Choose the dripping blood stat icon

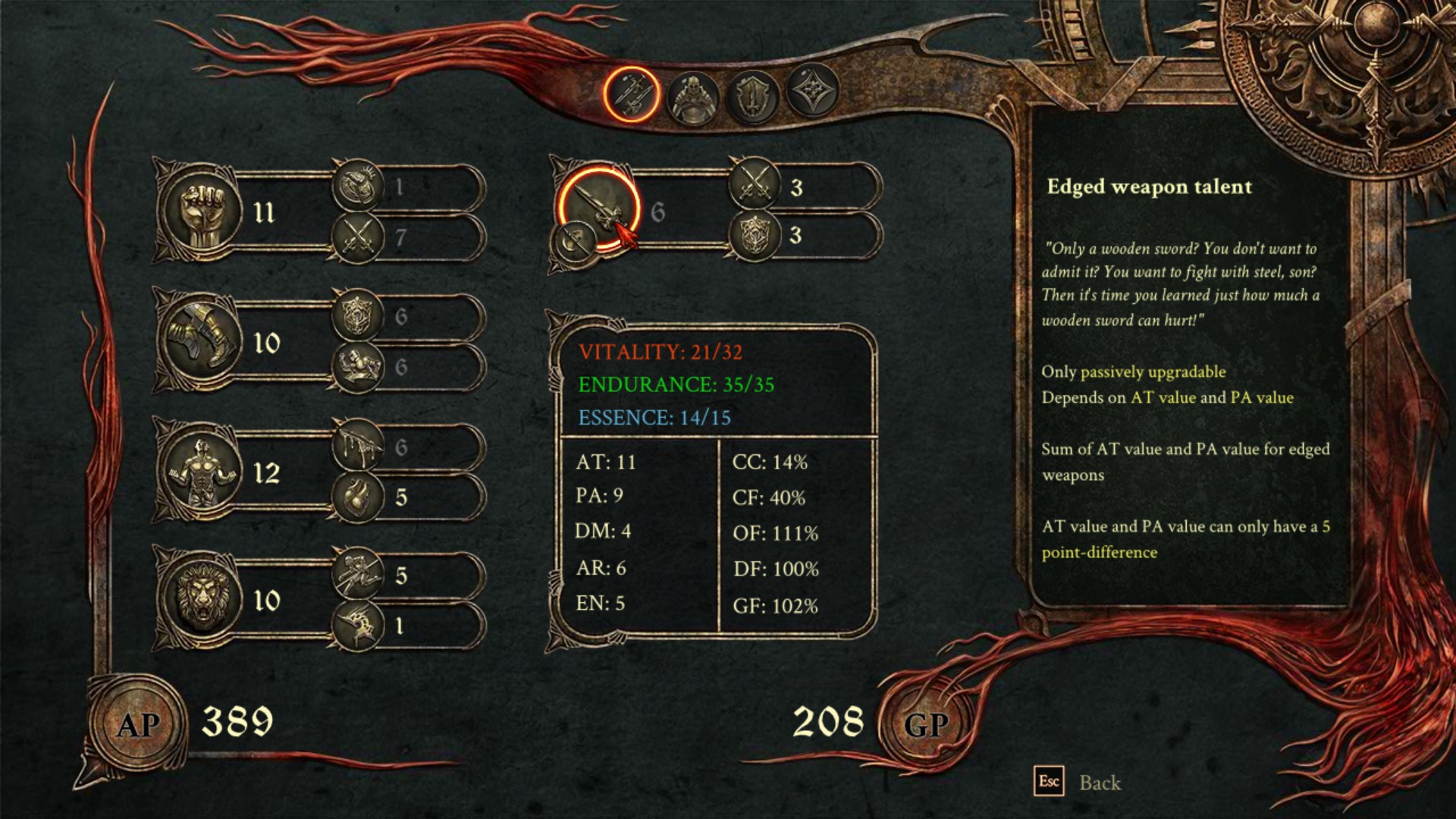coord(359,445)
